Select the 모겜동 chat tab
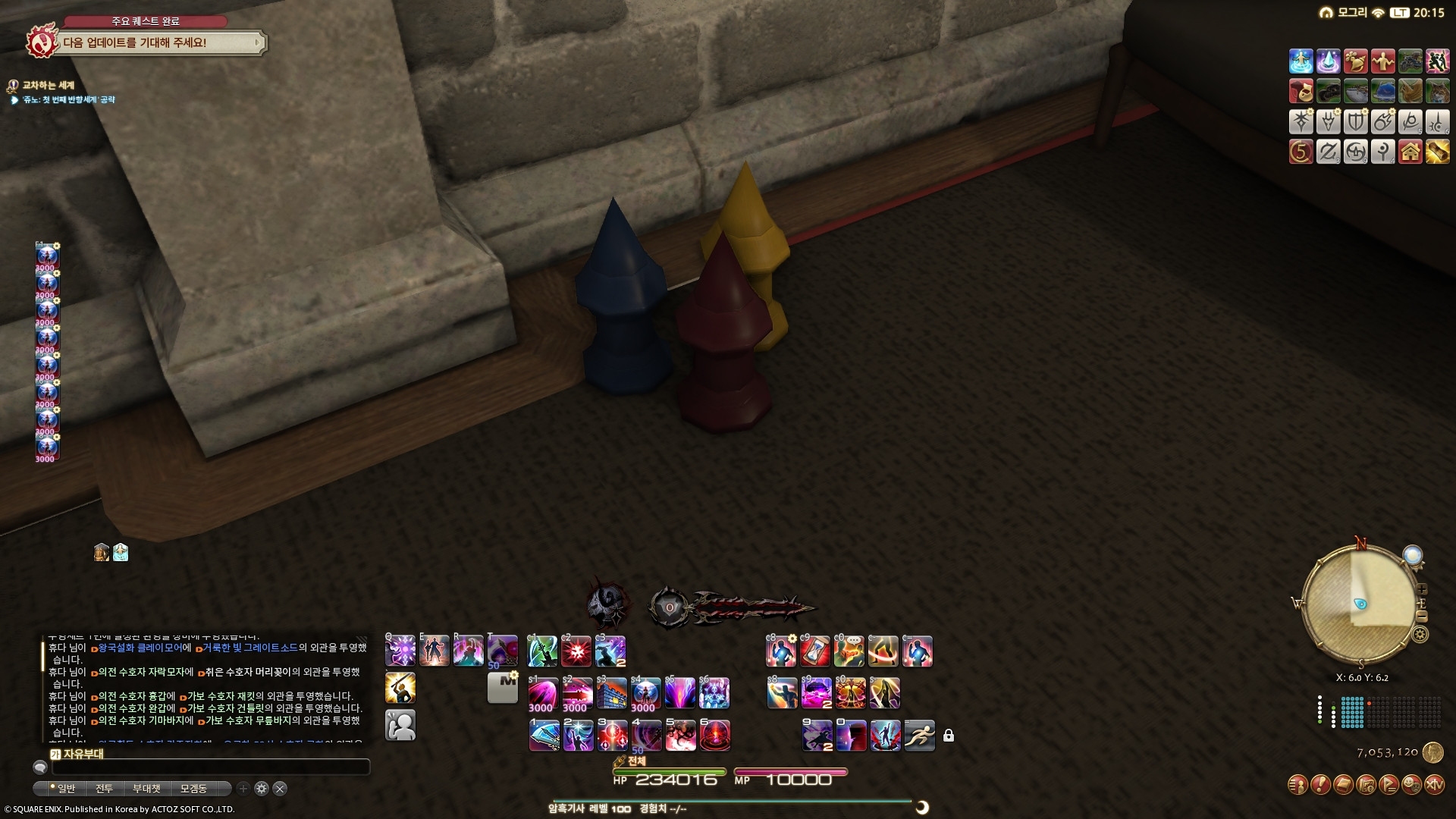The width and height of the screenshot is (1456, 819). (x=193, y=789)
